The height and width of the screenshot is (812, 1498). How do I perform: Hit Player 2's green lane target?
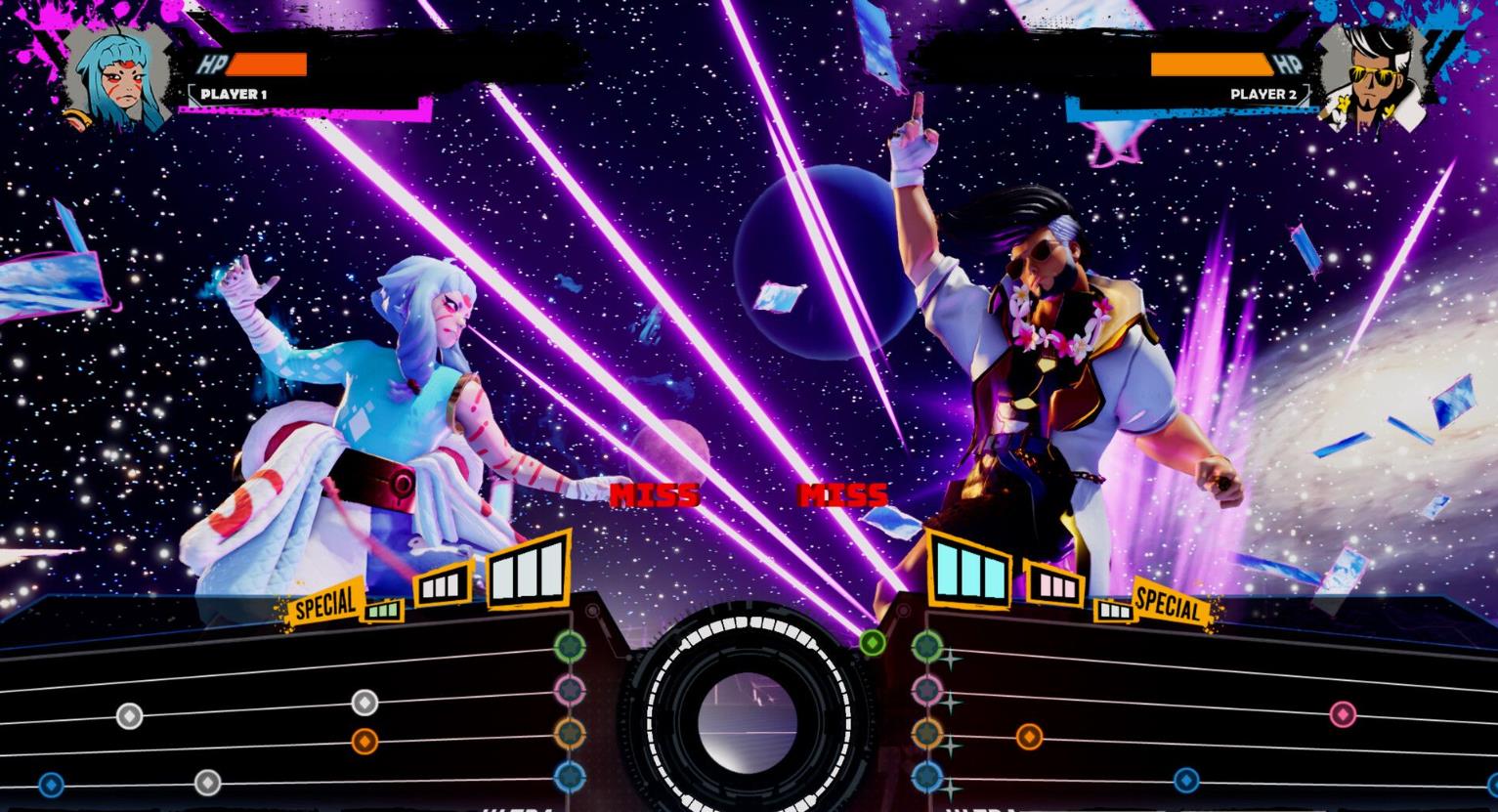pos(926,646)
